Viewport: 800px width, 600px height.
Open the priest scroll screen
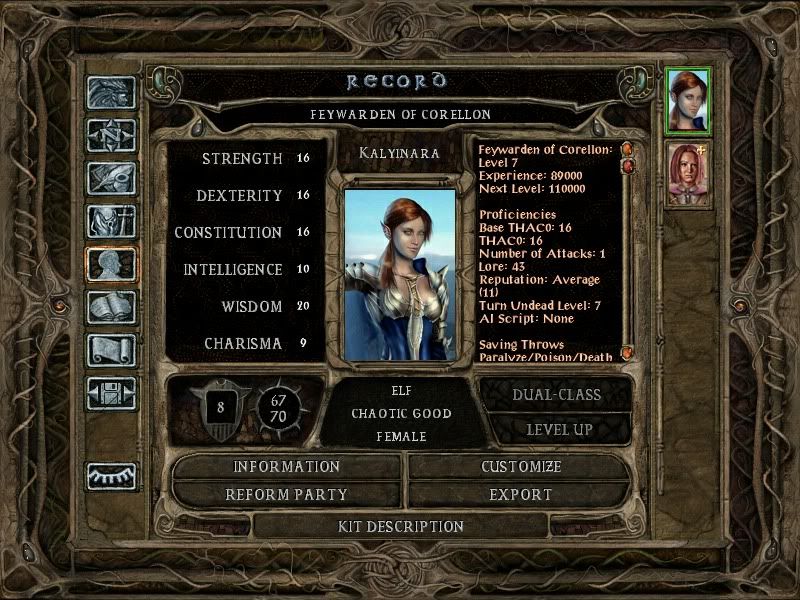[x=111, y=350]
